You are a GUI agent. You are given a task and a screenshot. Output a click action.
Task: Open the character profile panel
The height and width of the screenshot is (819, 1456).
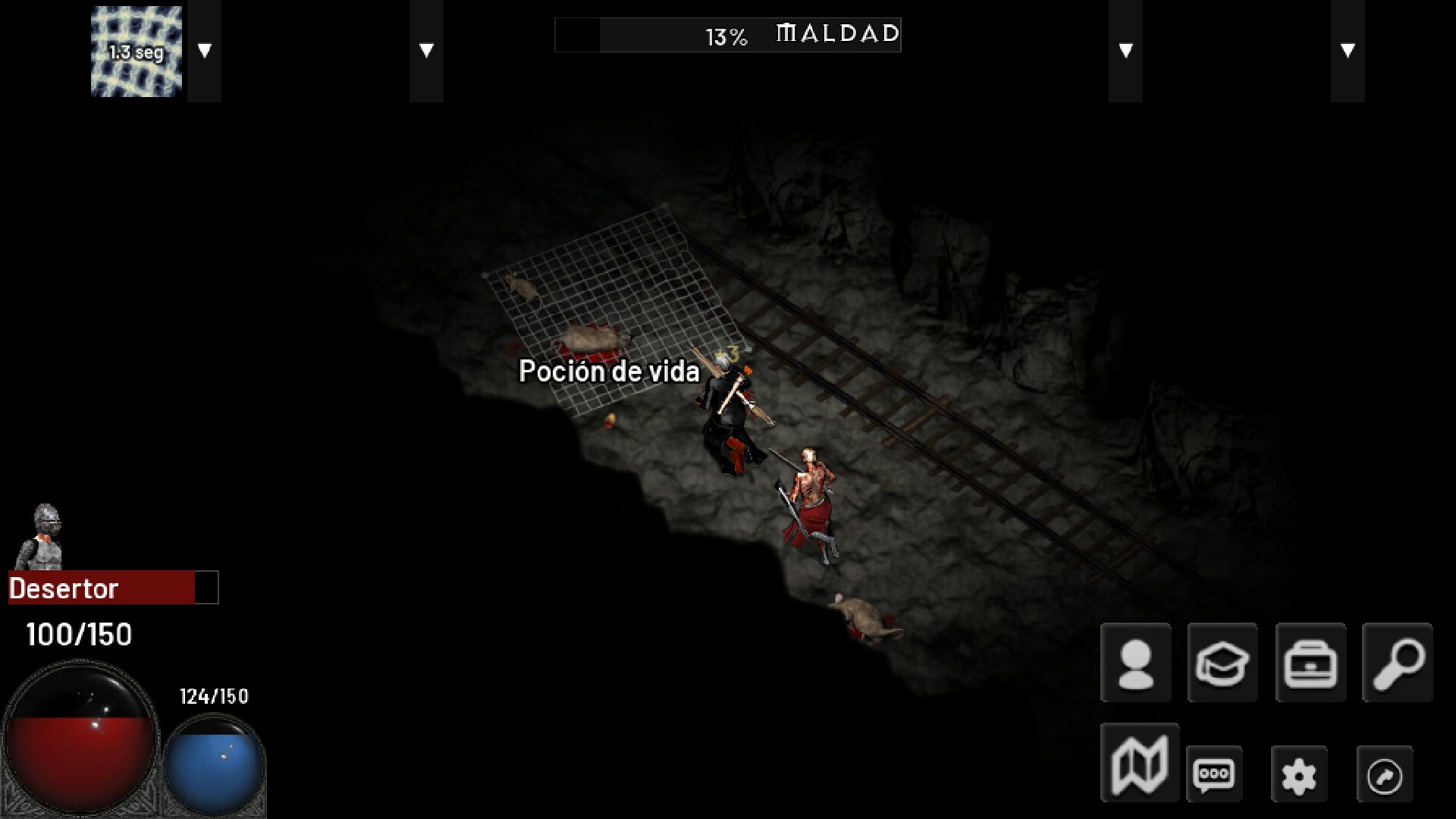click(x=1135, y=664)
